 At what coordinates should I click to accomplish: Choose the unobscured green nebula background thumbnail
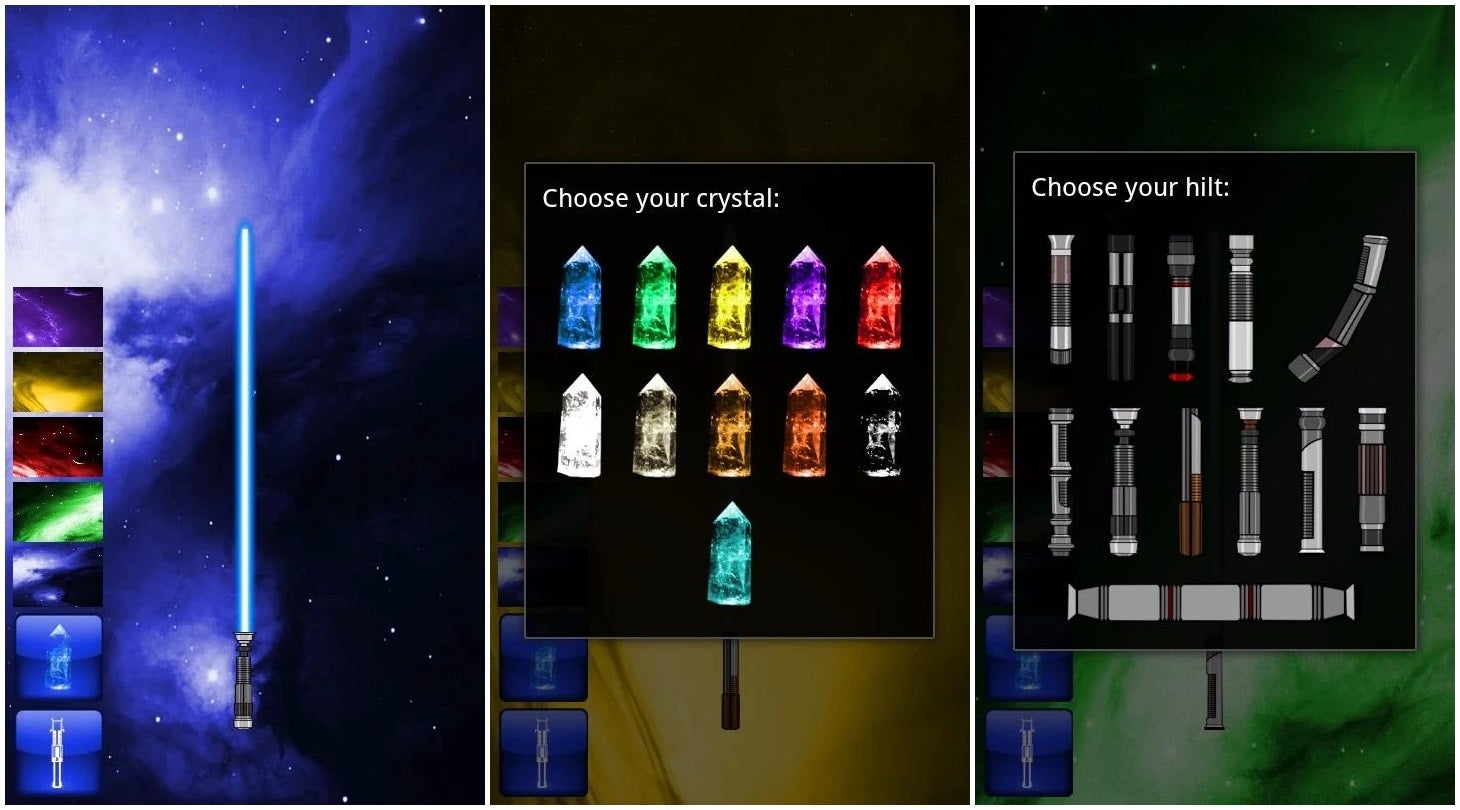coord(58,512)
